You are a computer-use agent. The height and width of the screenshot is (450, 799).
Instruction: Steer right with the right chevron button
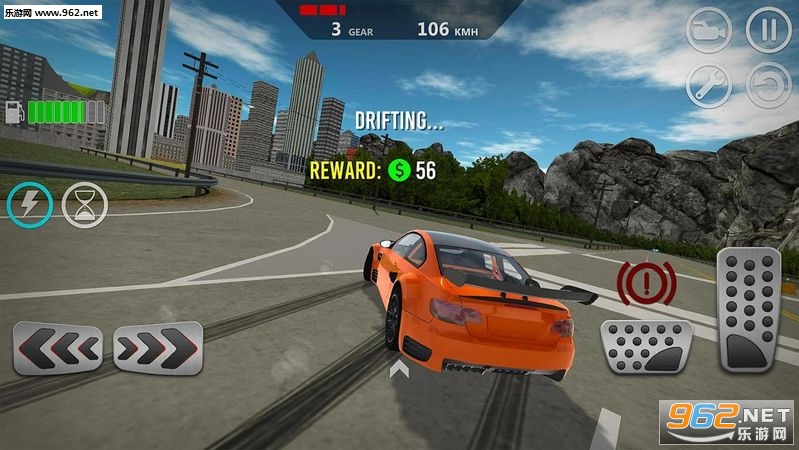coord(158,348)
